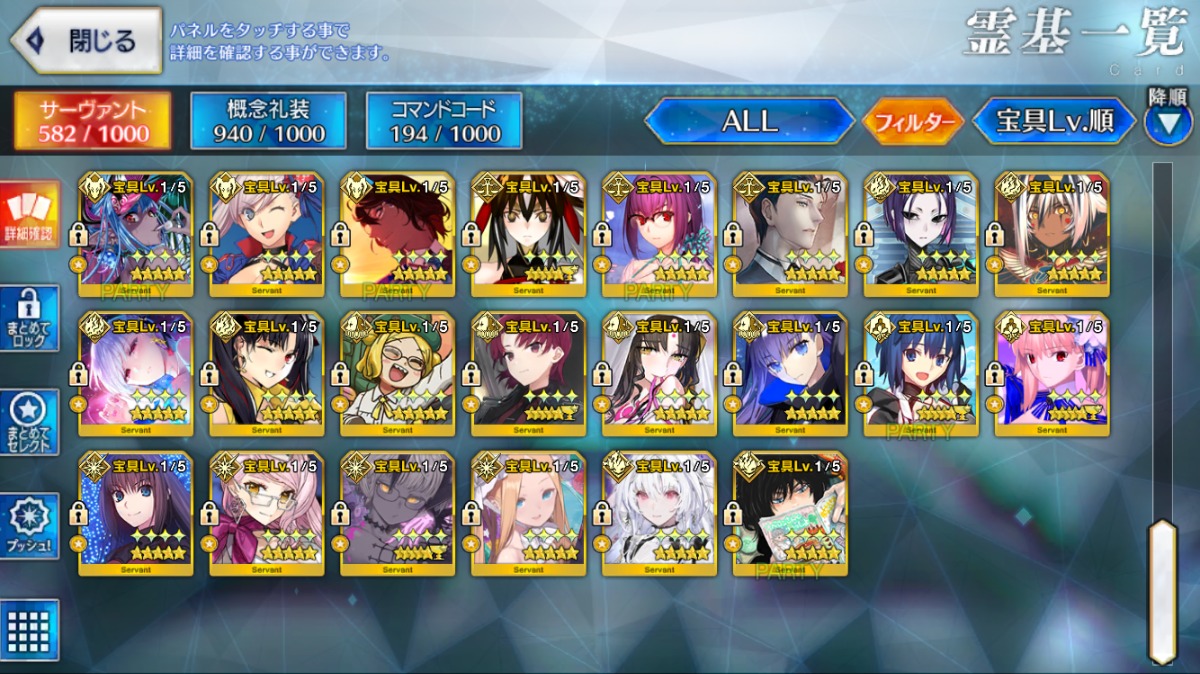Choose the まとめてロック bulk lock button
The image size is (1200, 674).
(29, 318)
